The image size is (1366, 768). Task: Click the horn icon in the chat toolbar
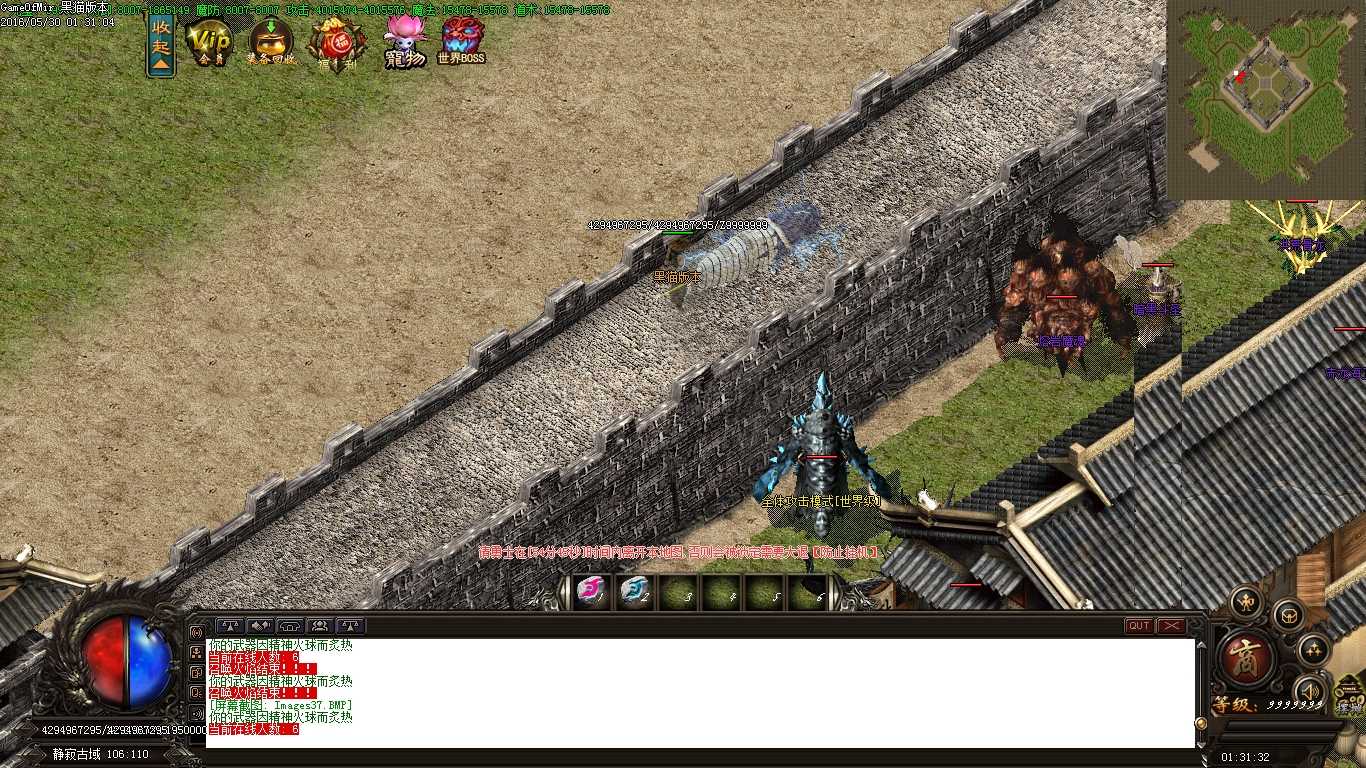click(290, 625)
